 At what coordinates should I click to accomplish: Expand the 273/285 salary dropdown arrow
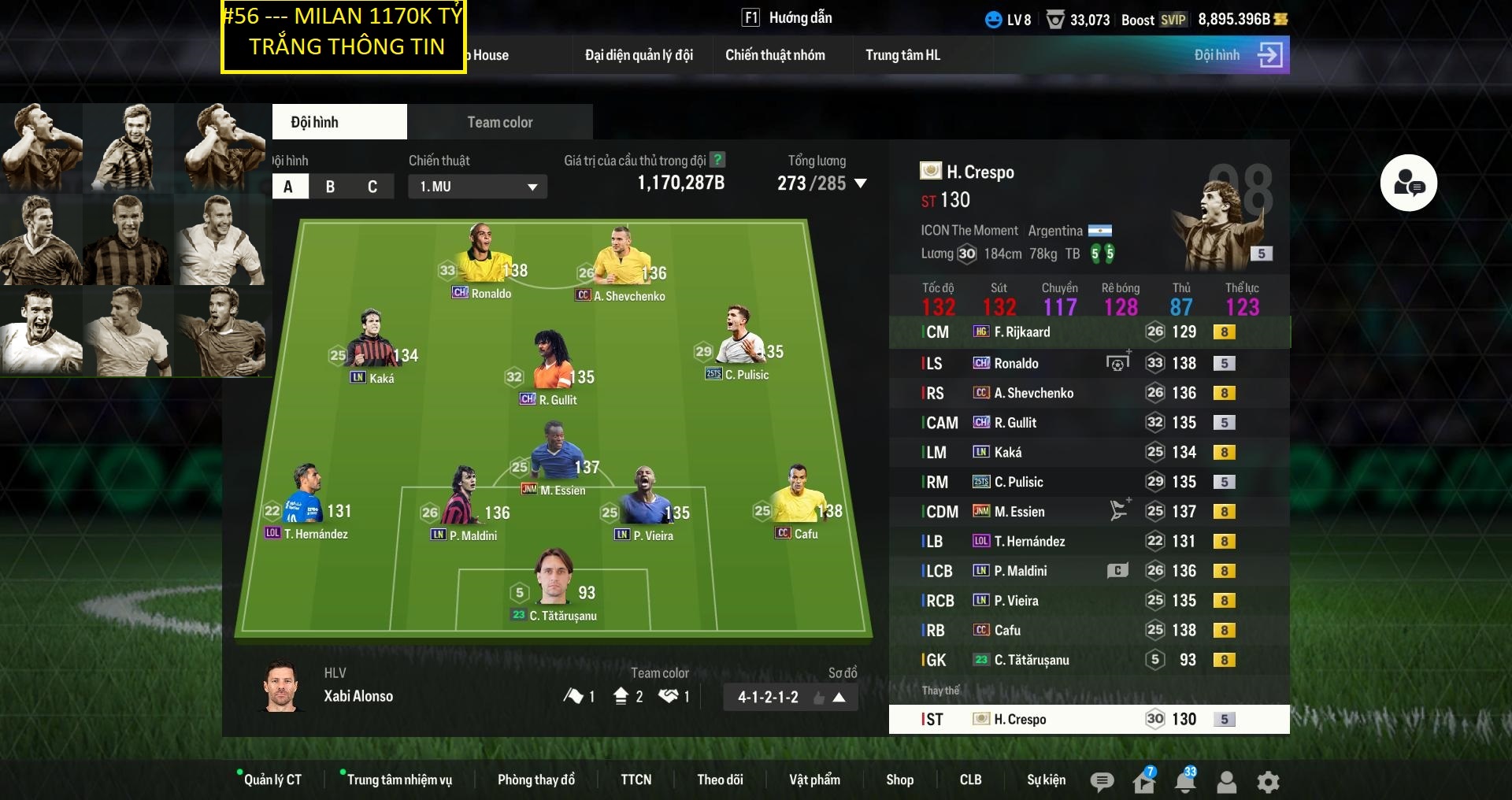(861, 184)
